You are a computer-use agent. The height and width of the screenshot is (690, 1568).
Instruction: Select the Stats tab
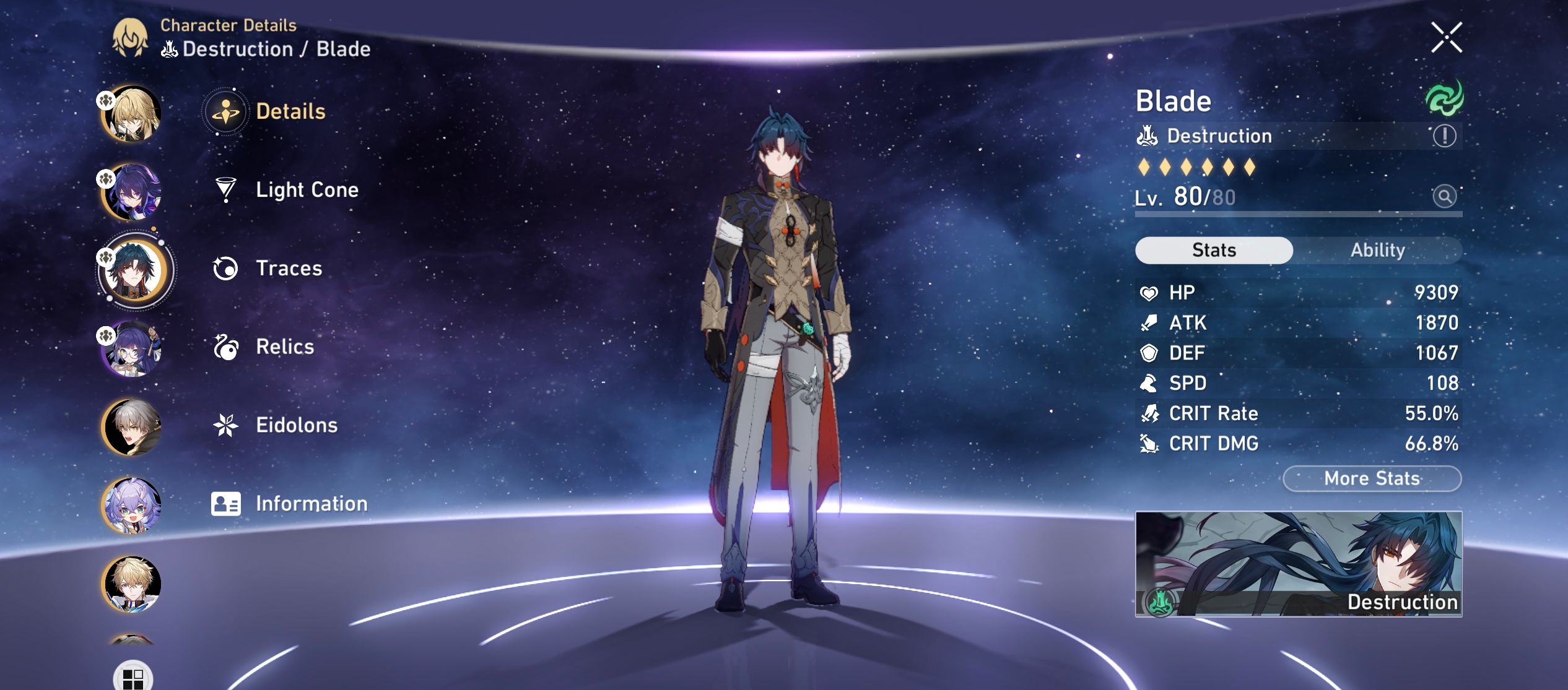1214,250
